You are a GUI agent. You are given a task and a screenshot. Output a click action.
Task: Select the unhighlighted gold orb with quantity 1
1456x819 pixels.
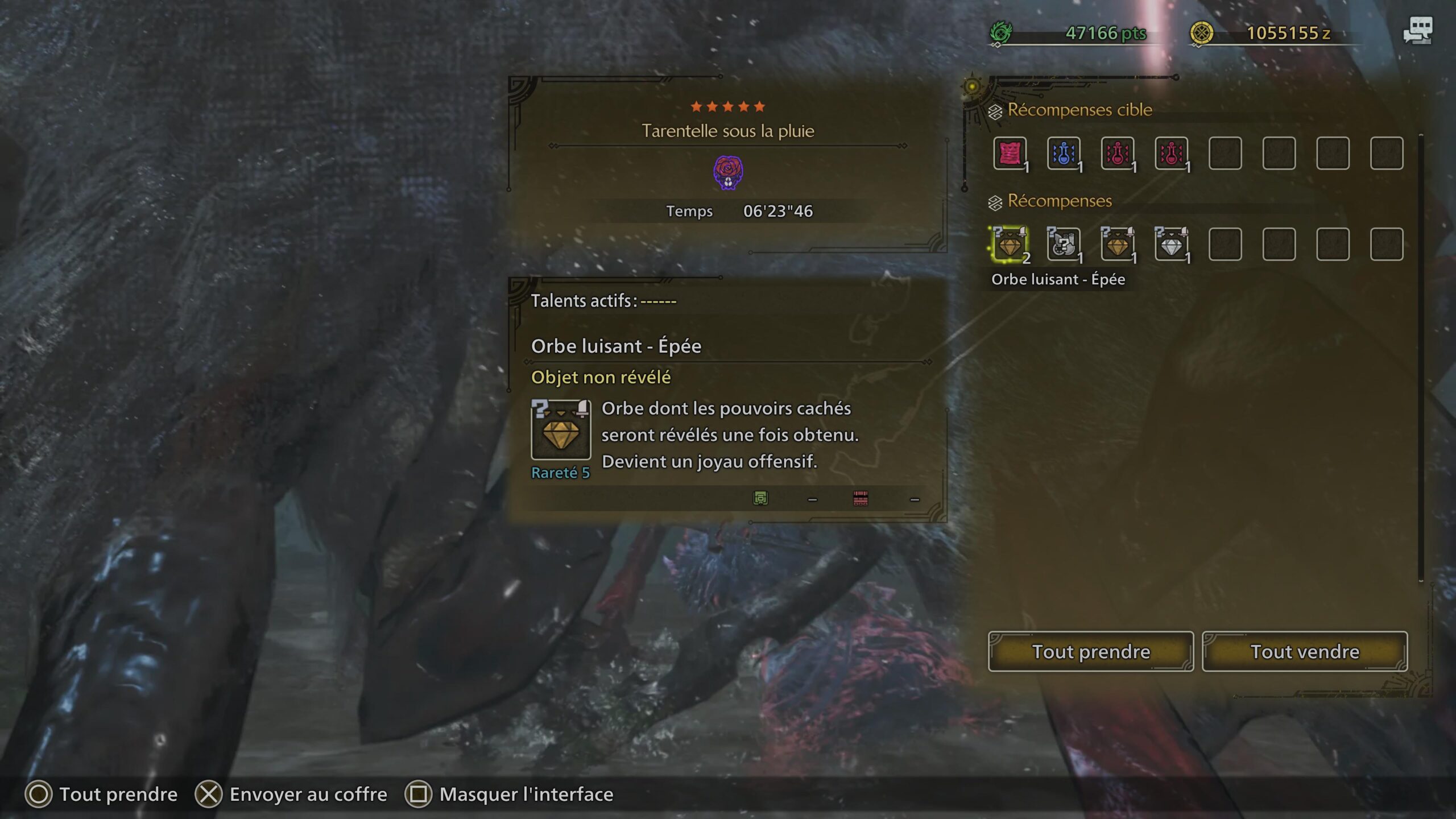pyautogui.click(x=1117, y=245)
